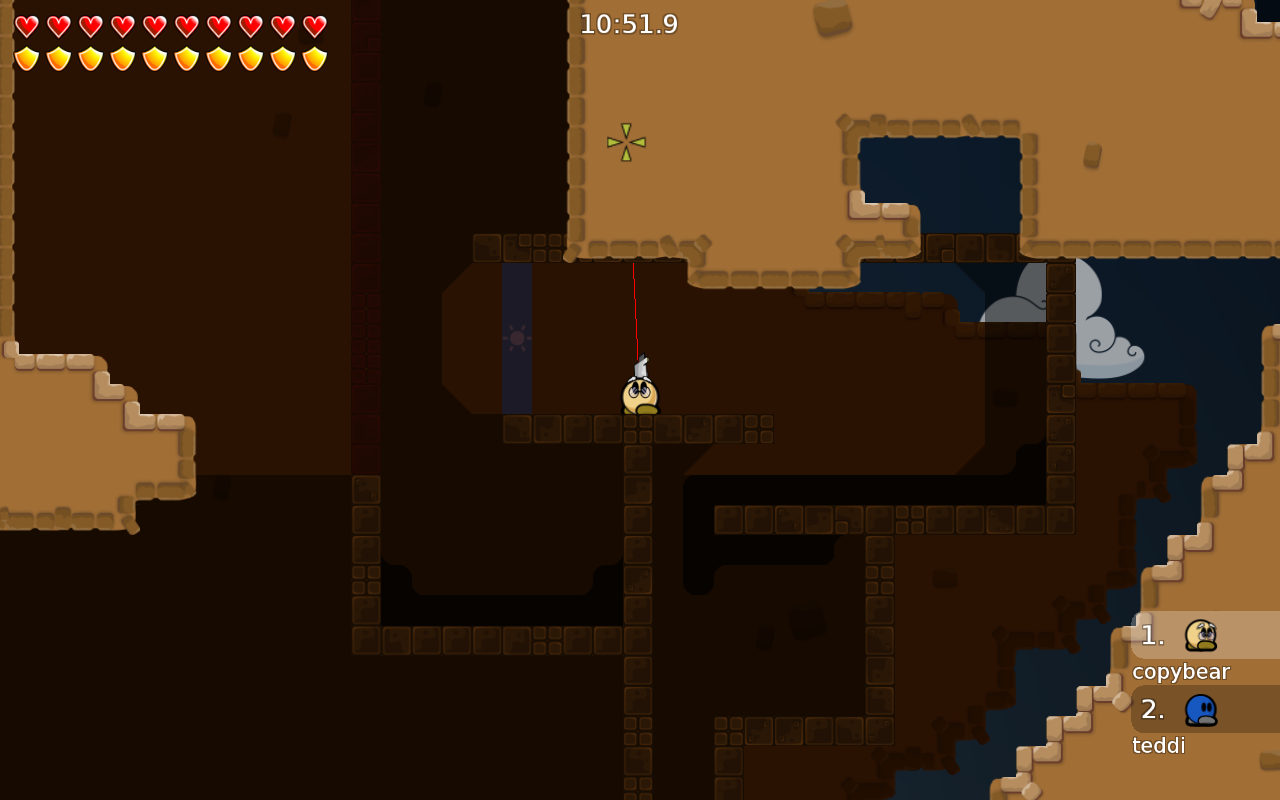Click copybear's yellow tee avatar in the scoreboard
This screenshot has width=1280, height=800.
tap(1199, 635)
